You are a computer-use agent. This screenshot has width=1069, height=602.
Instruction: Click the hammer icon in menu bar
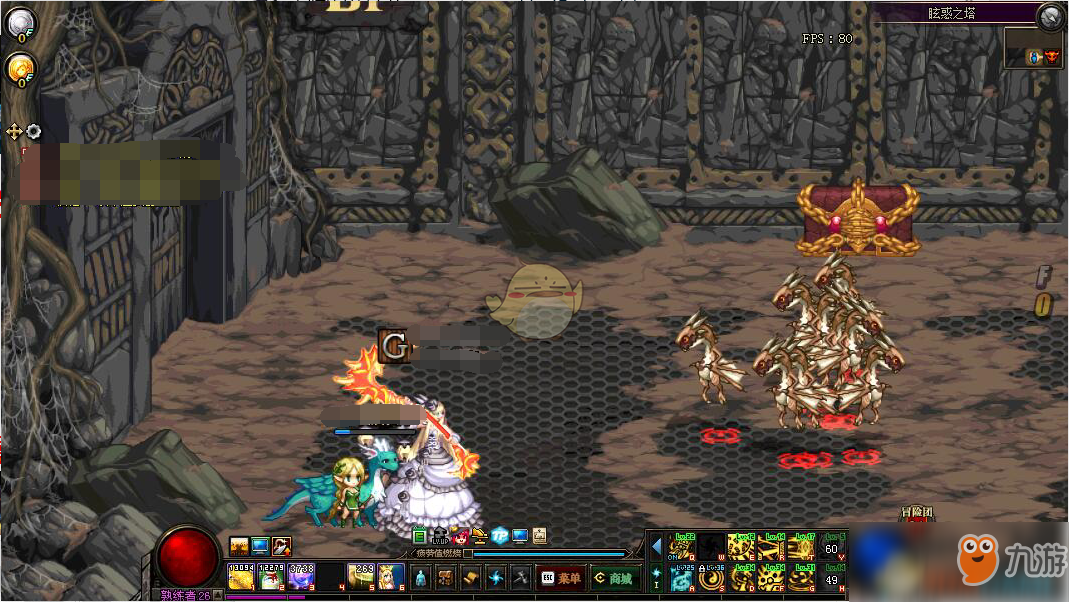(521, 578)
